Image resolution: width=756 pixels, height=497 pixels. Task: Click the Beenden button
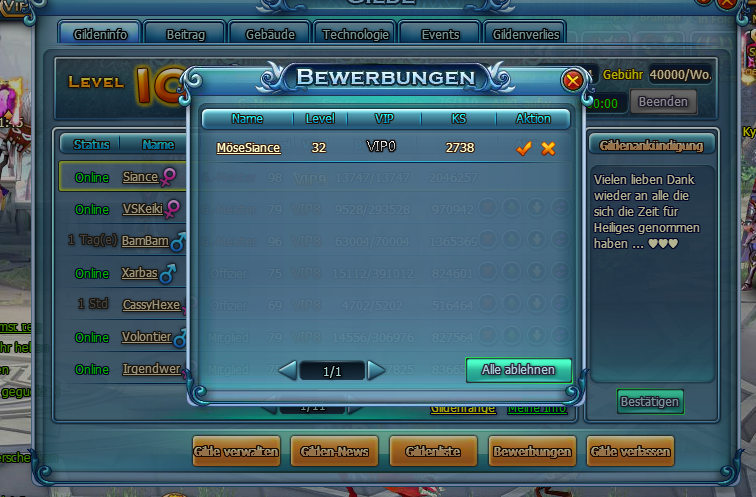pos(662,101)
